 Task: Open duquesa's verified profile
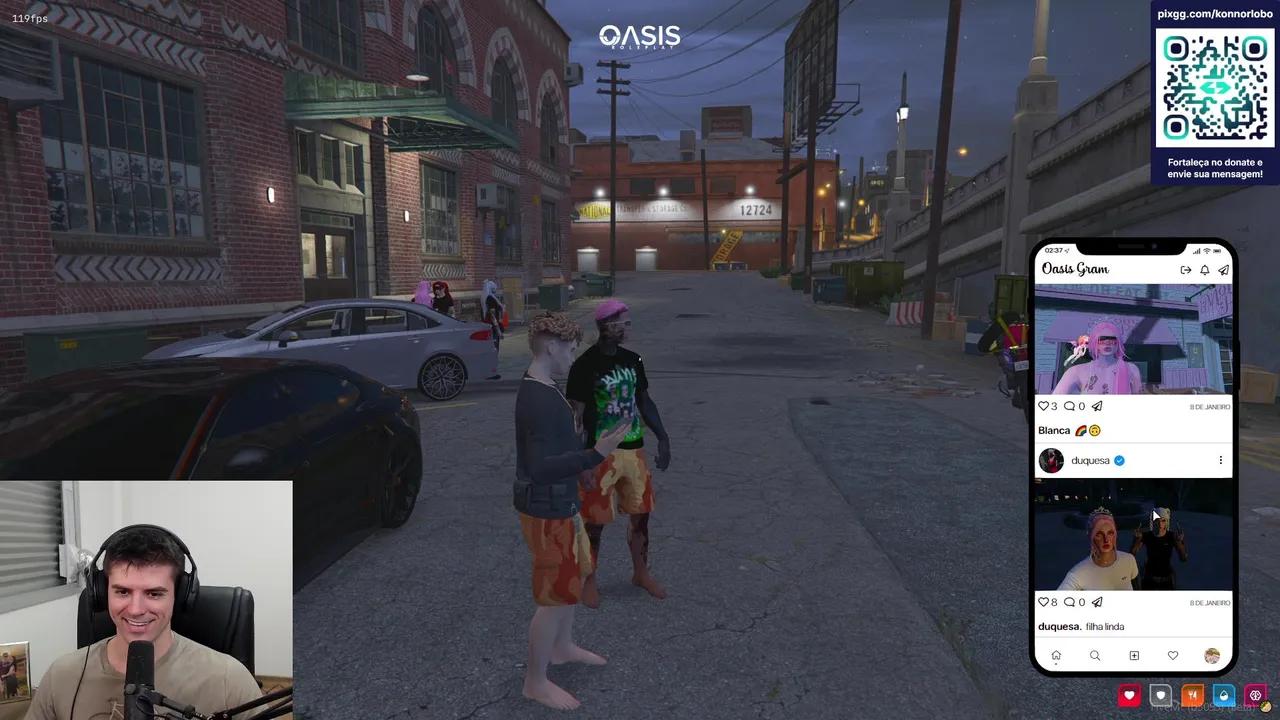pos(1090,461)
